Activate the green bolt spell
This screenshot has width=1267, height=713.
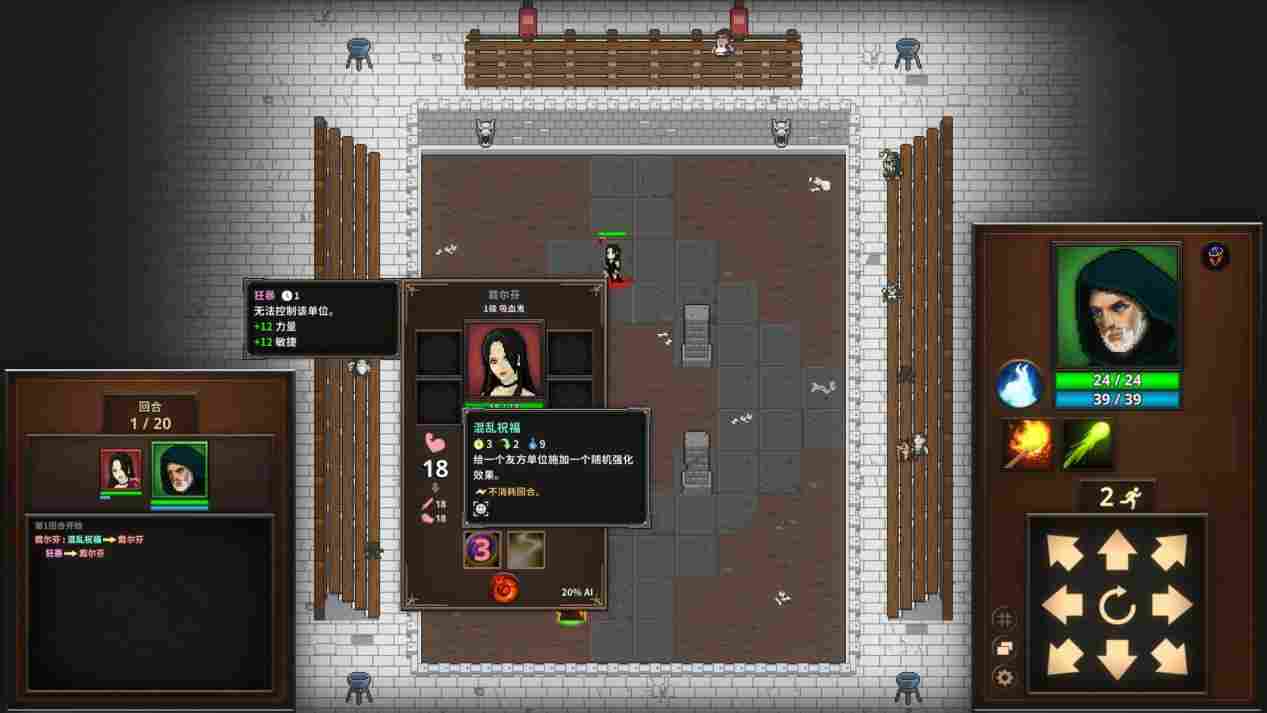1087,445
